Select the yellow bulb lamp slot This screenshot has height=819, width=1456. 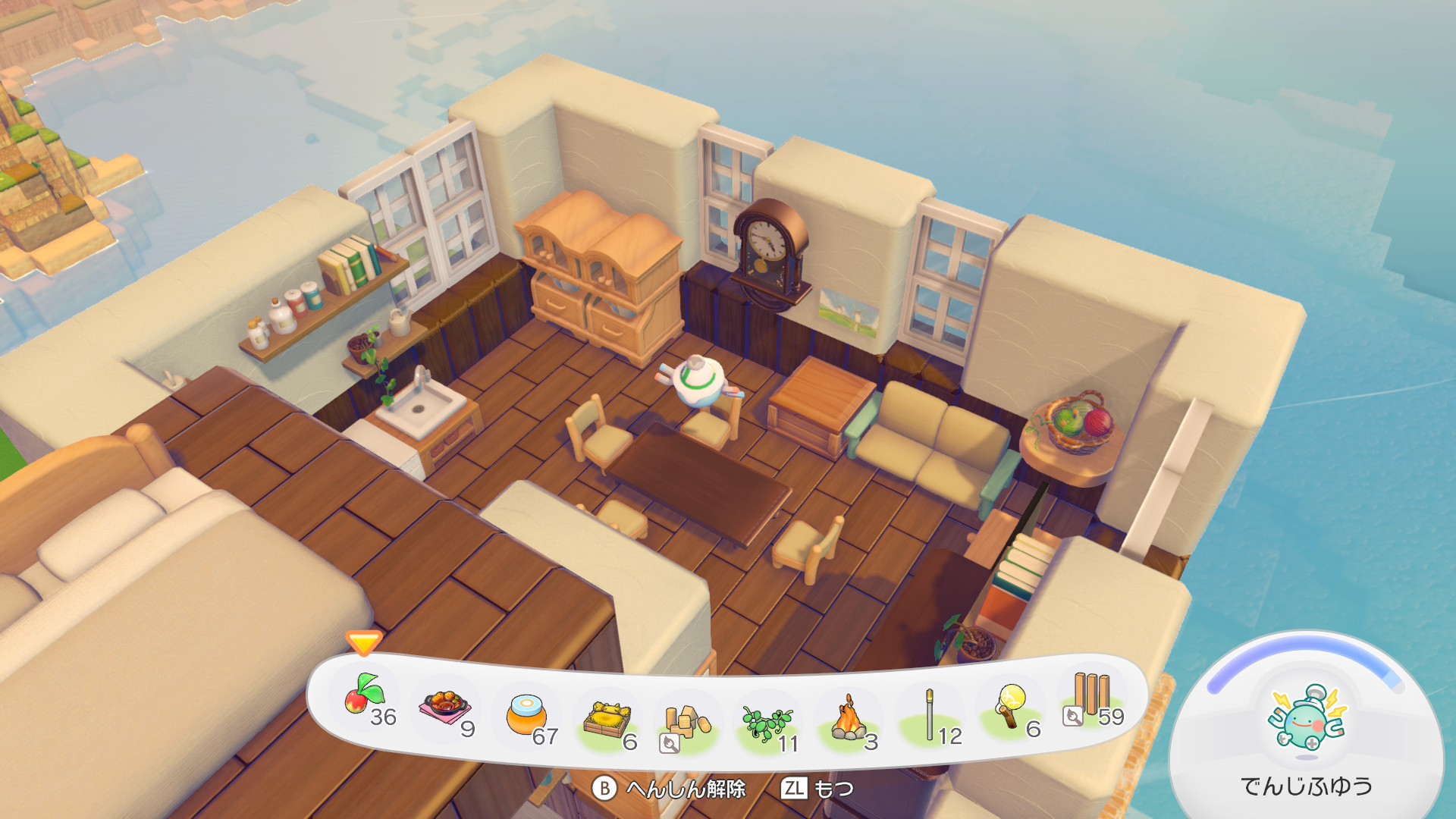[x=1011, y=707]
